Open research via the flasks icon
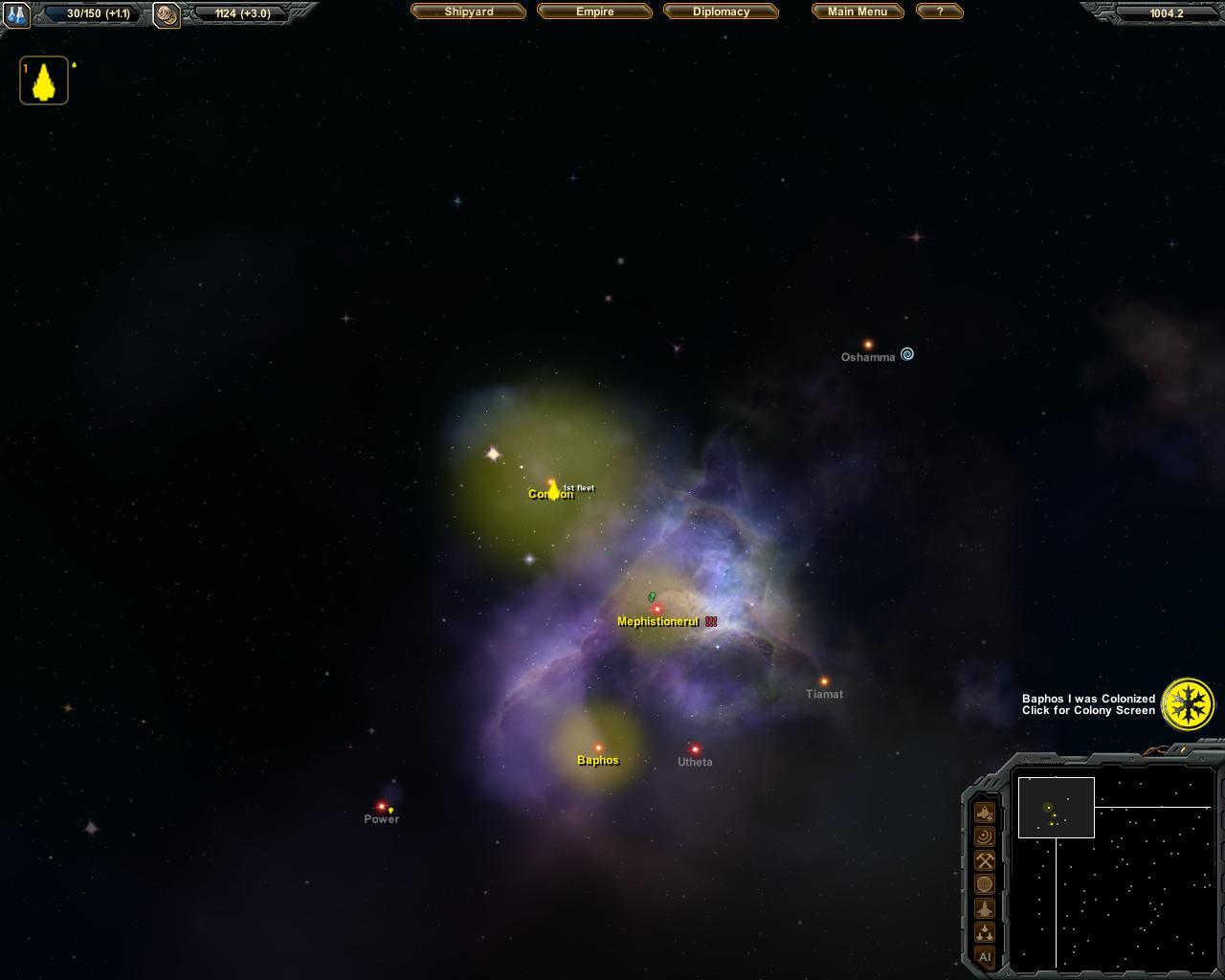The image size is (1225, 980). (x=17, y=14)
